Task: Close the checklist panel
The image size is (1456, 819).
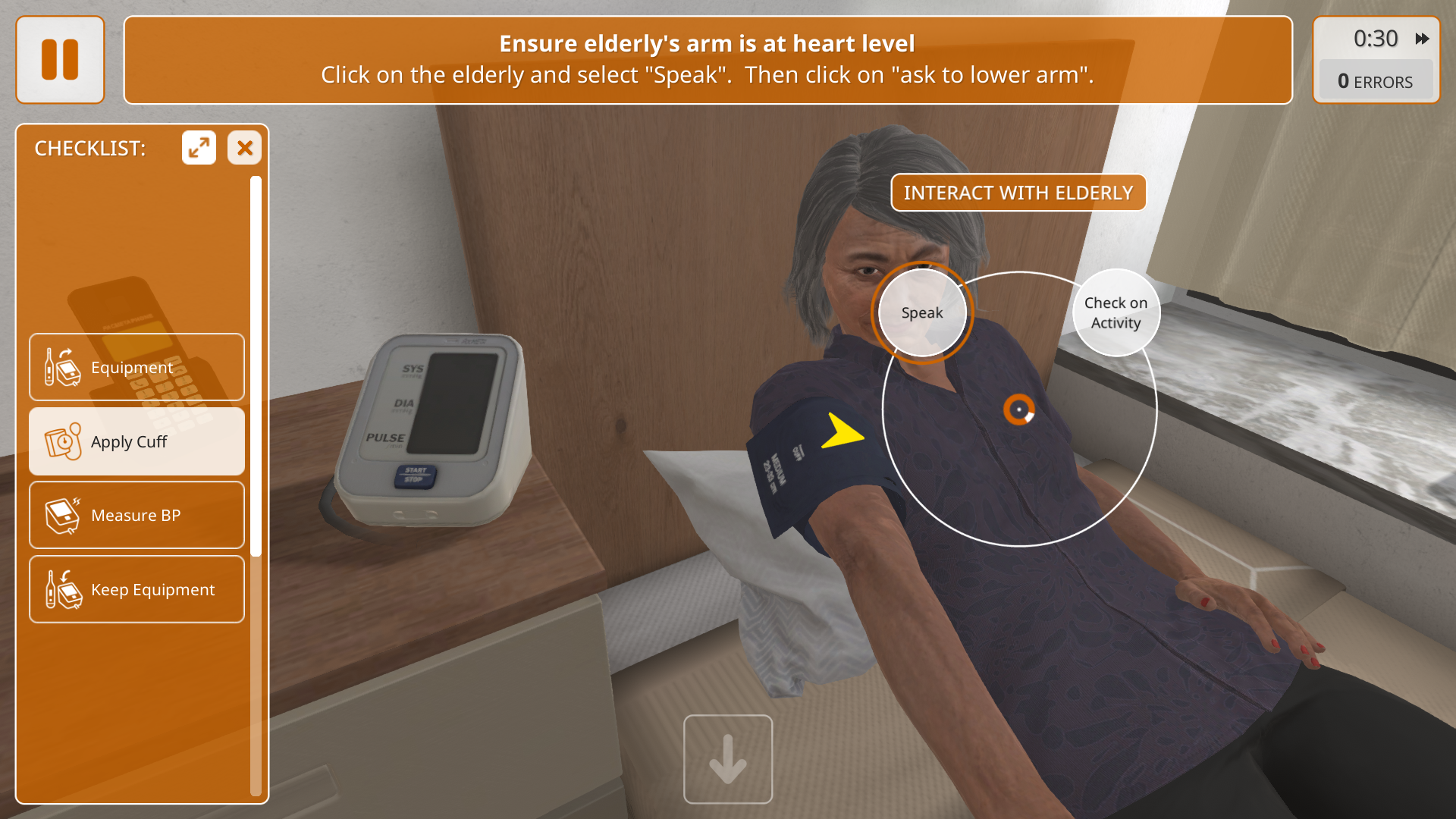Action: point(244,148)
